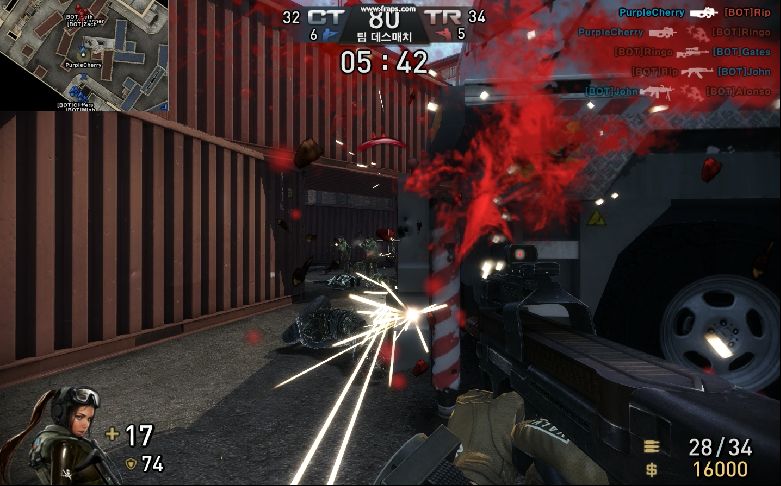Select the female soldier character portrait

pos(58,436)
